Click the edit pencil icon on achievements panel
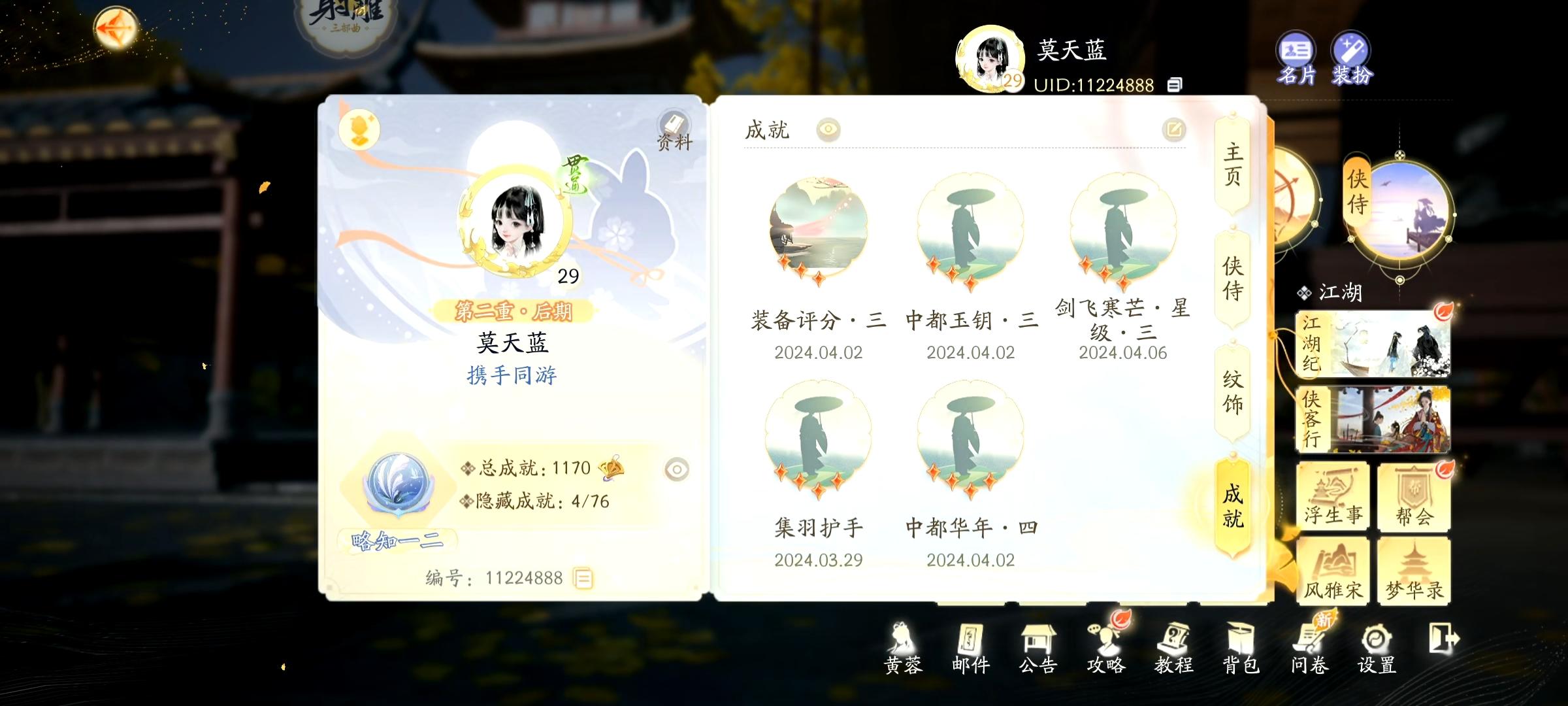This screenshot has height=706, width=1568. coord(1174,129)
